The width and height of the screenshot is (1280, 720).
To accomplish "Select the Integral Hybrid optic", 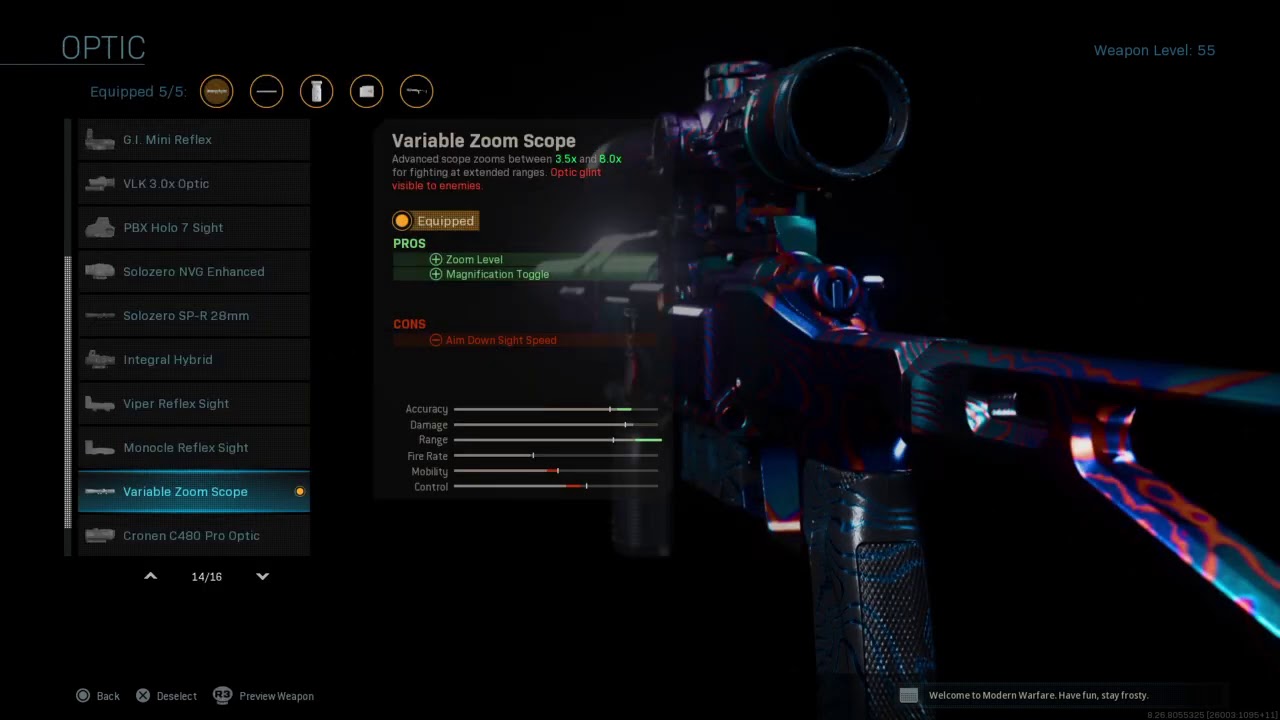I will [x=194, y=360].
